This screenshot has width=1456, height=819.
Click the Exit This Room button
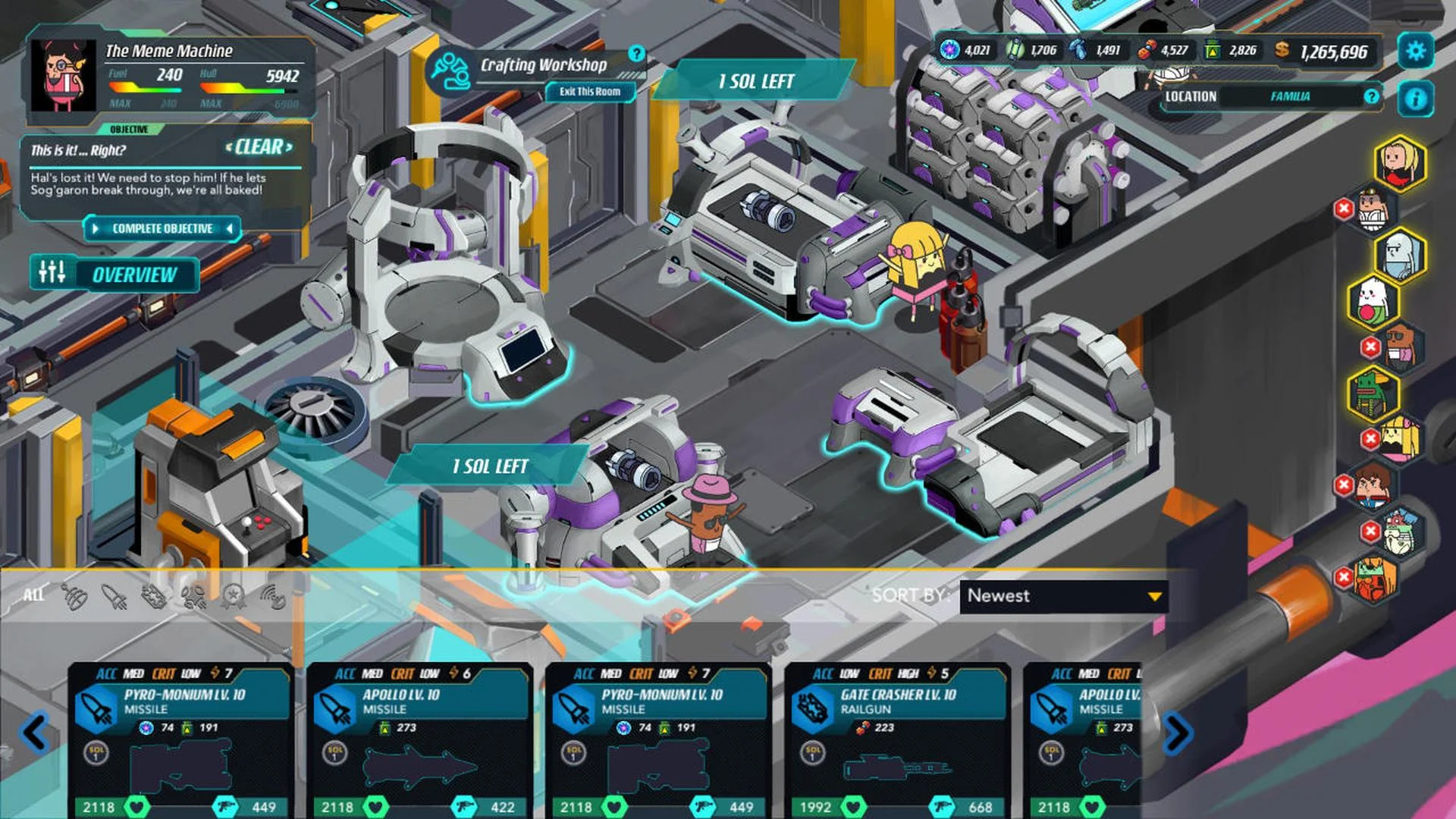click(591, 92)
